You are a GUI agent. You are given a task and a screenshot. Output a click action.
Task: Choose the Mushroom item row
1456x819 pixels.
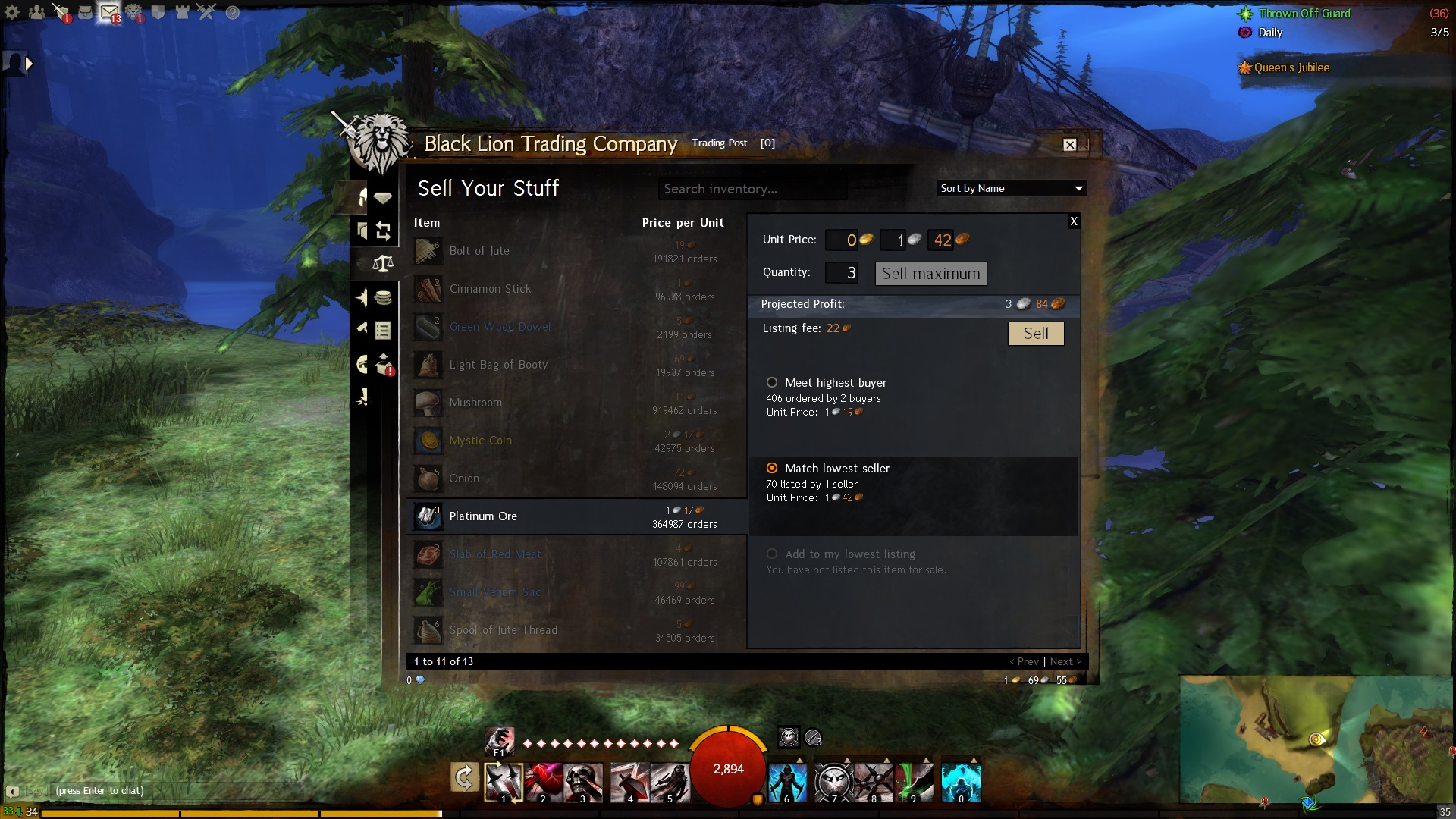point(475,403)
